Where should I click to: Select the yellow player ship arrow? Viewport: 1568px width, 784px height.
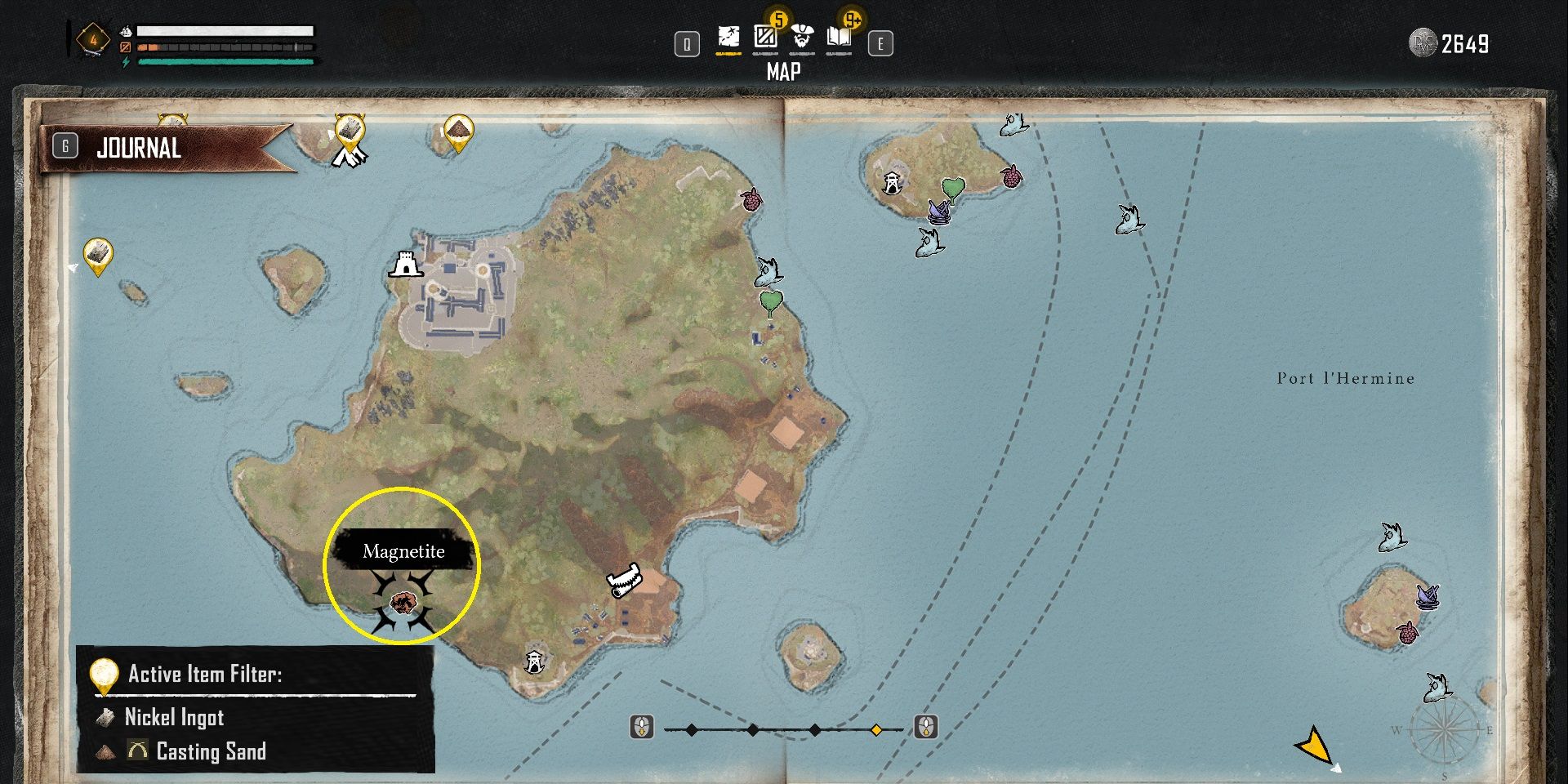click(1314, 745)
